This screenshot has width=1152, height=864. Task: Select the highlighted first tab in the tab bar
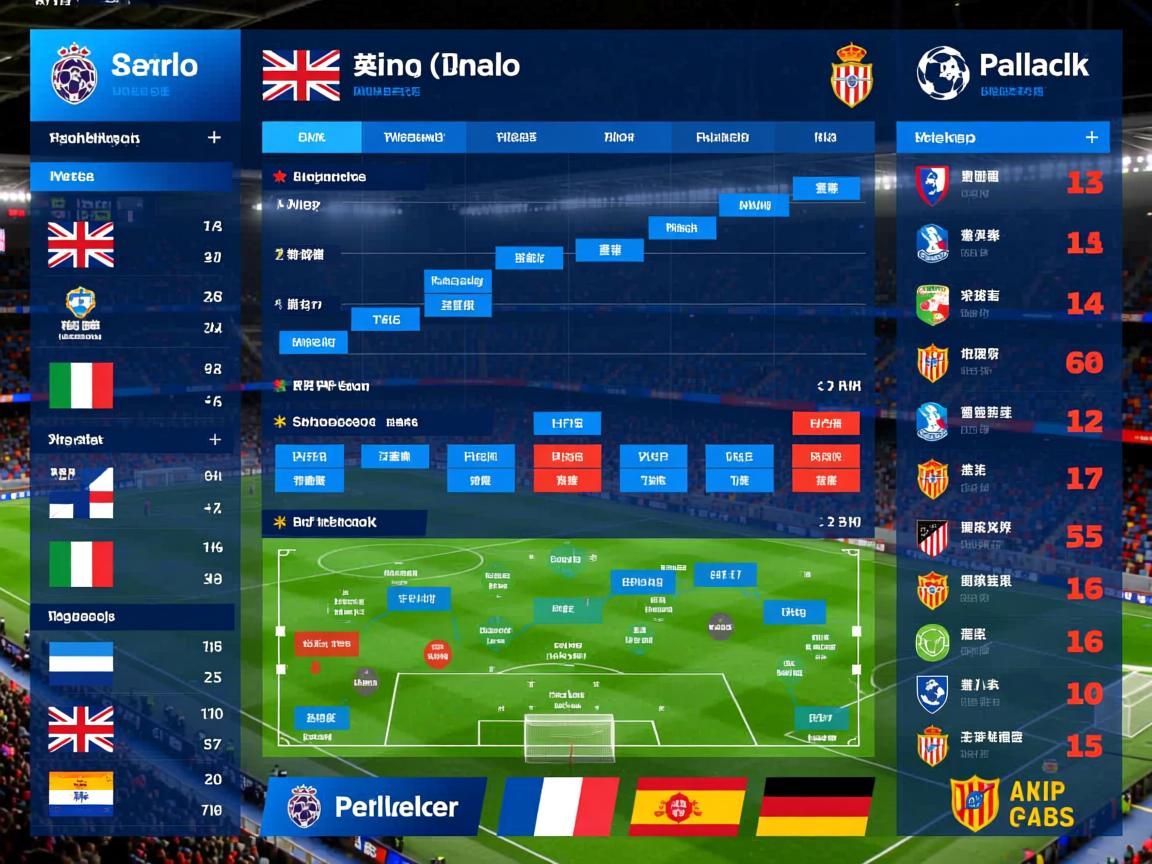311,137
